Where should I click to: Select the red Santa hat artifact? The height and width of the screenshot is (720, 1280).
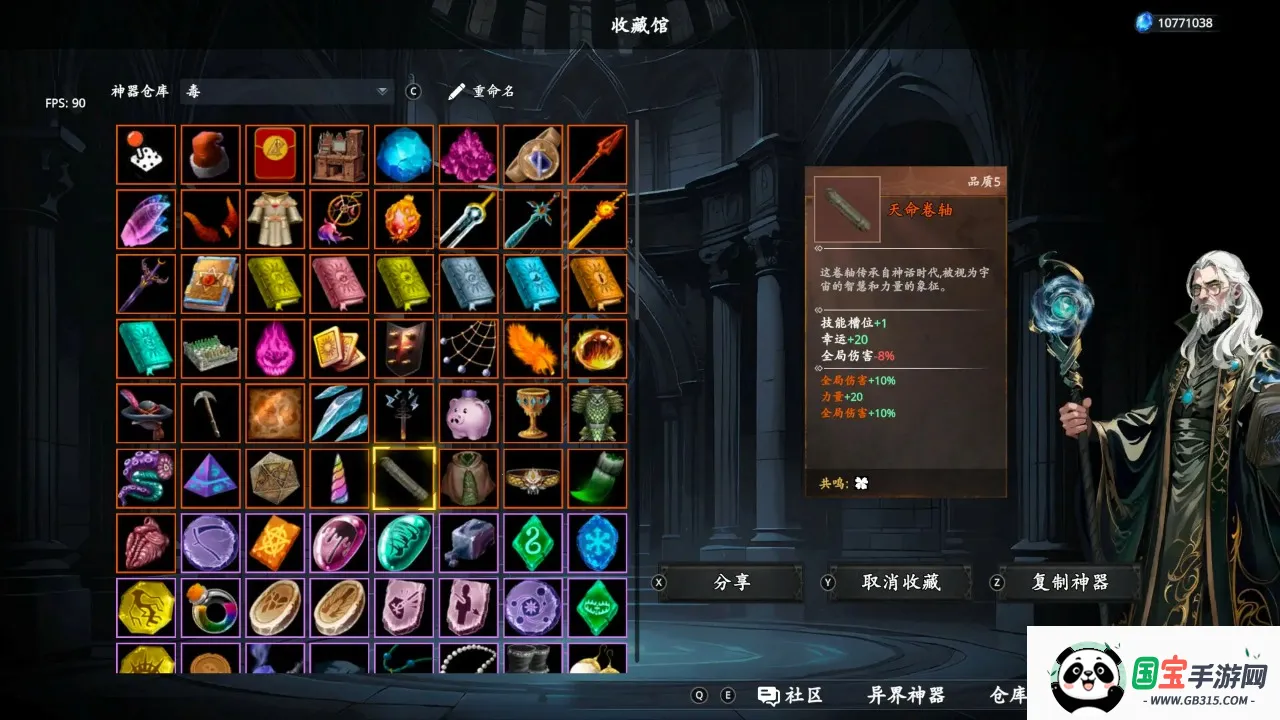210,155
